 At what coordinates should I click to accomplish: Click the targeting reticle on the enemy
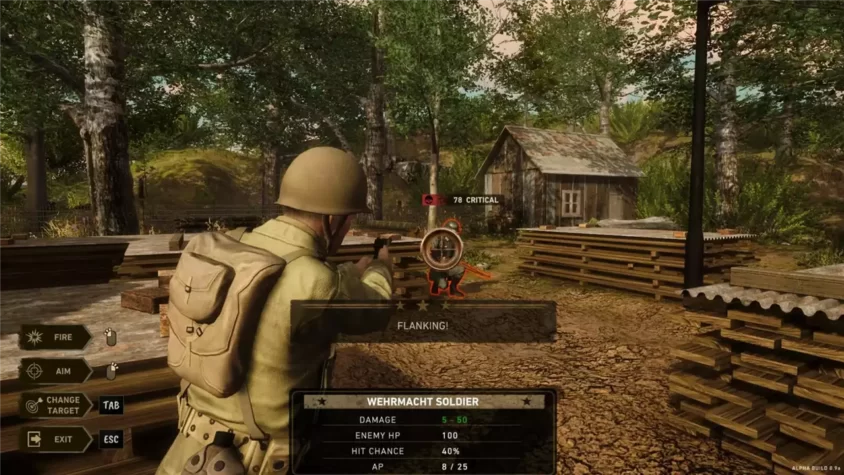441,249
